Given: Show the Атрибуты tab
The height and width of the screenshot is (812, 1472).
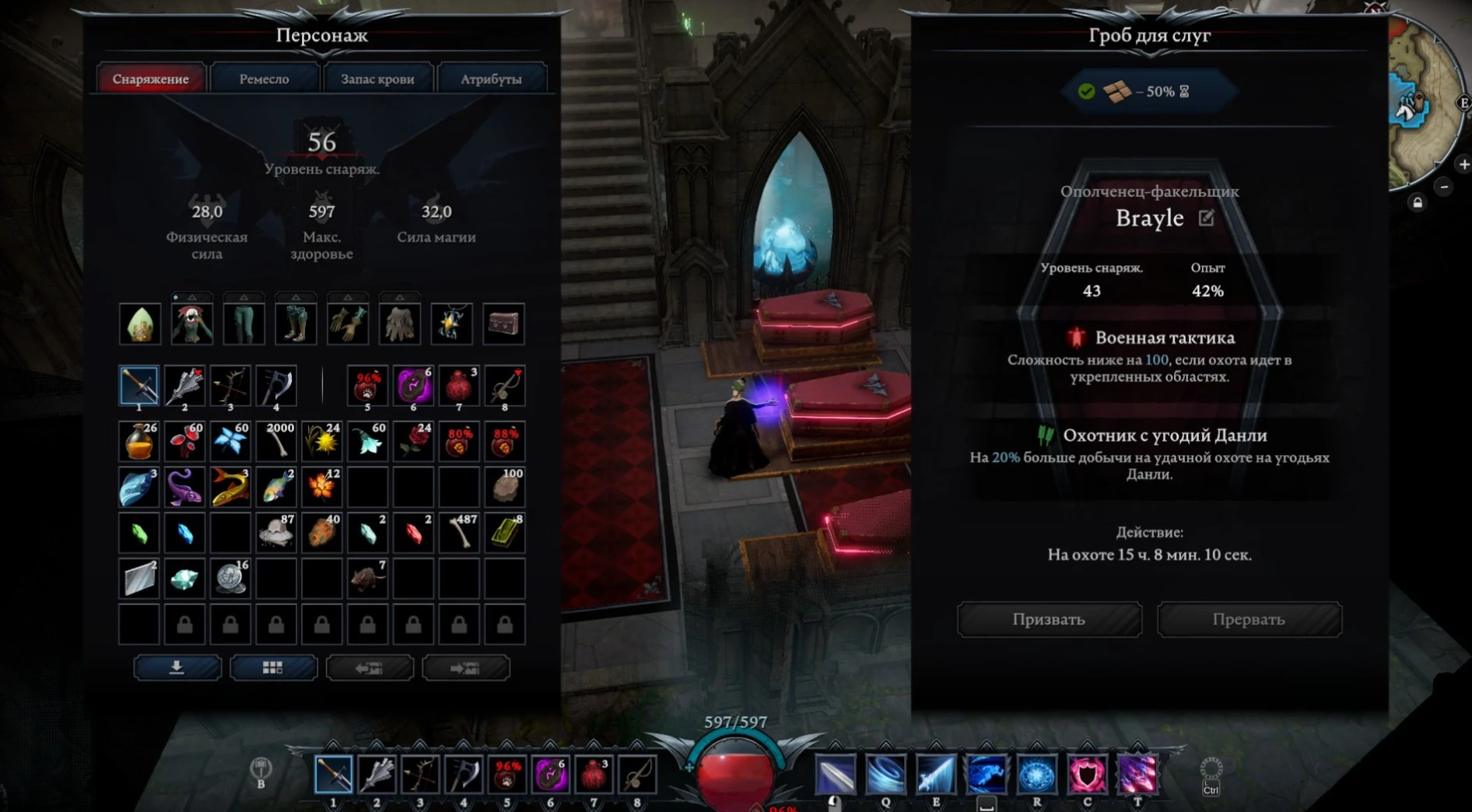Looking at the screenshot, I should click(x=491, y=79).
